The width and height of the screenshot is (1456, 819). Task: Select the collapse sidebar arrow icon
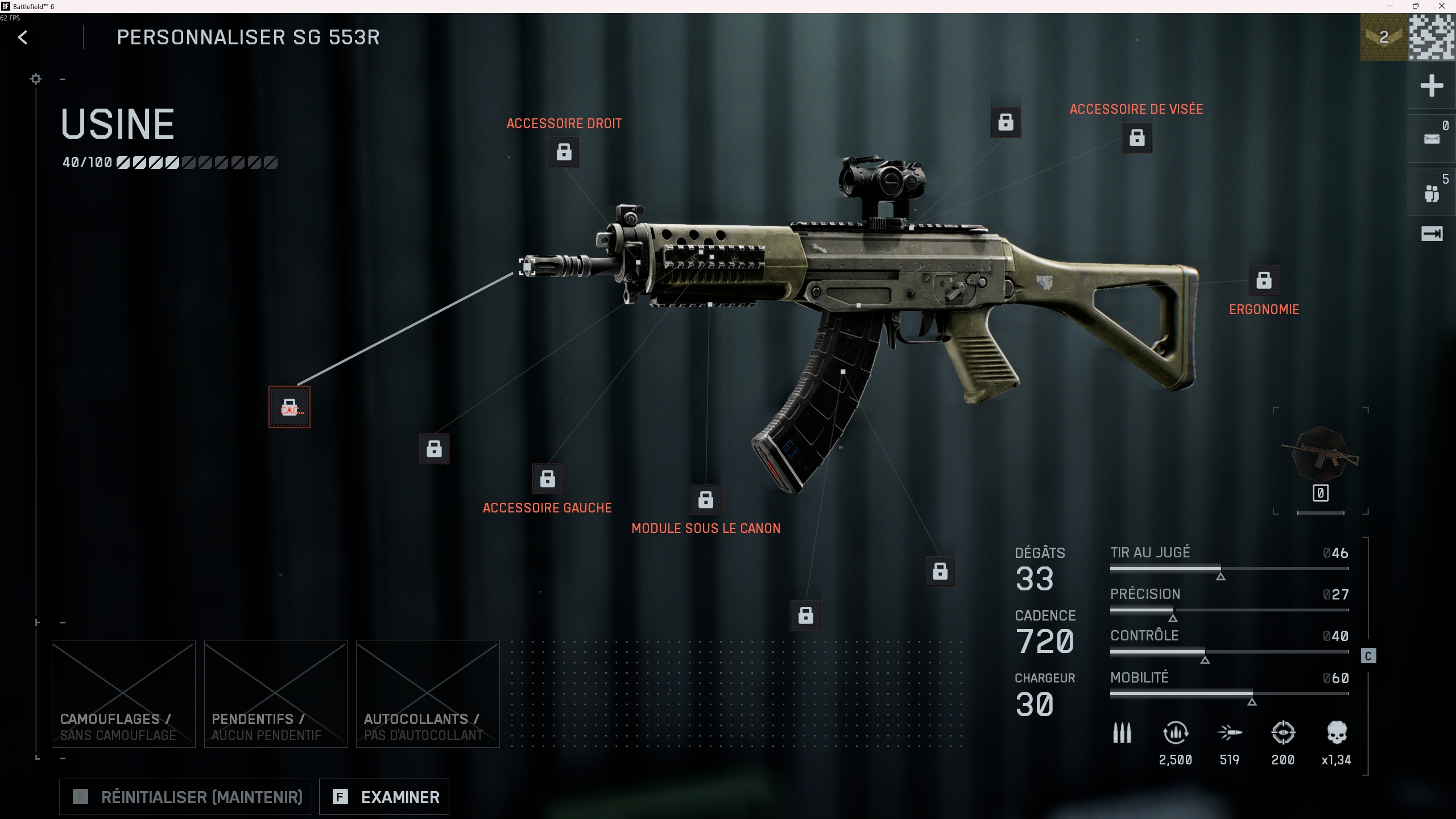click(x=1432, y=233)
